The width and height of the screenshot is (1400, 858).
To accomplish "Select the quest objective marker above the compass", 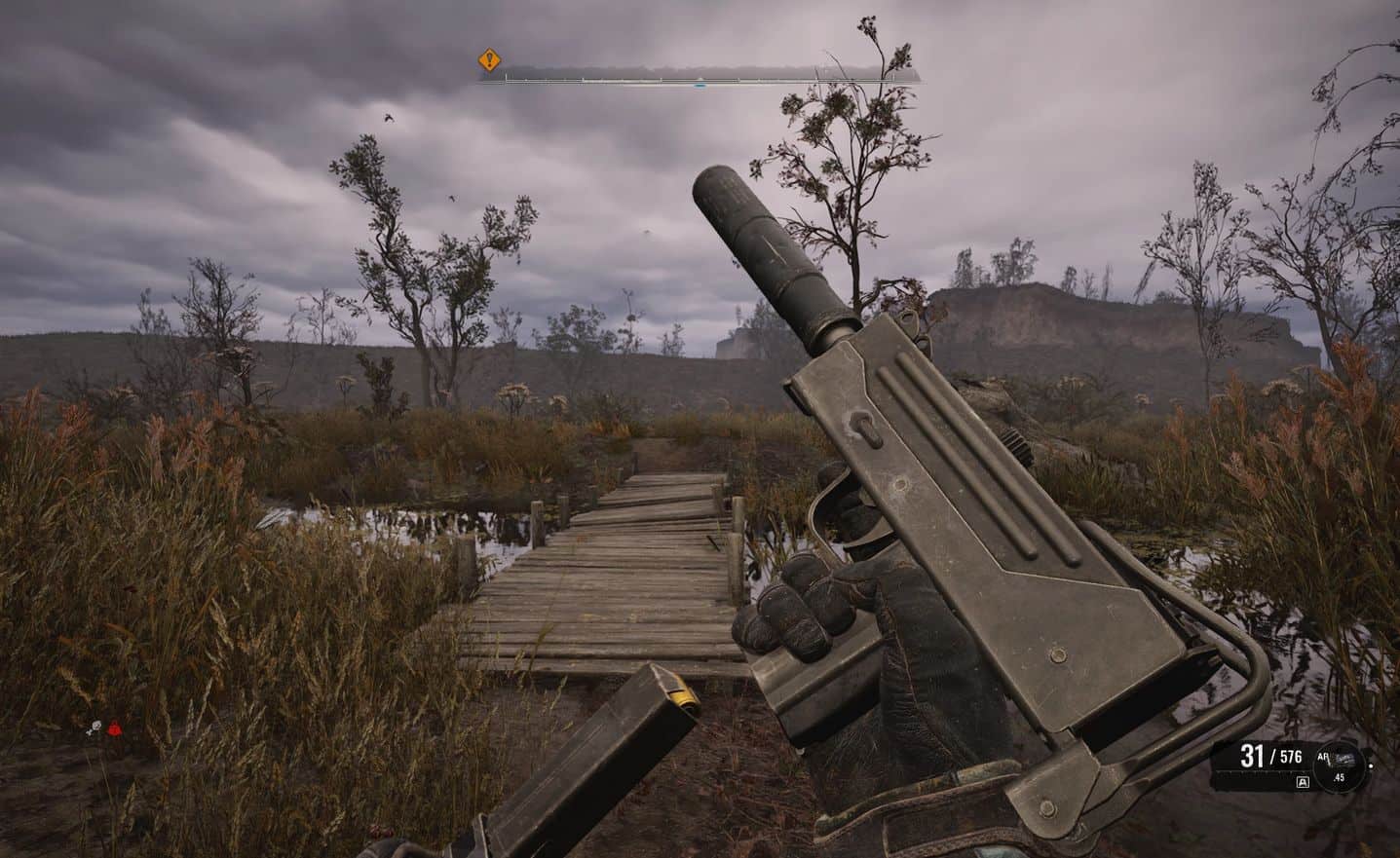I will pyautogui.click(x=488, y=59).
